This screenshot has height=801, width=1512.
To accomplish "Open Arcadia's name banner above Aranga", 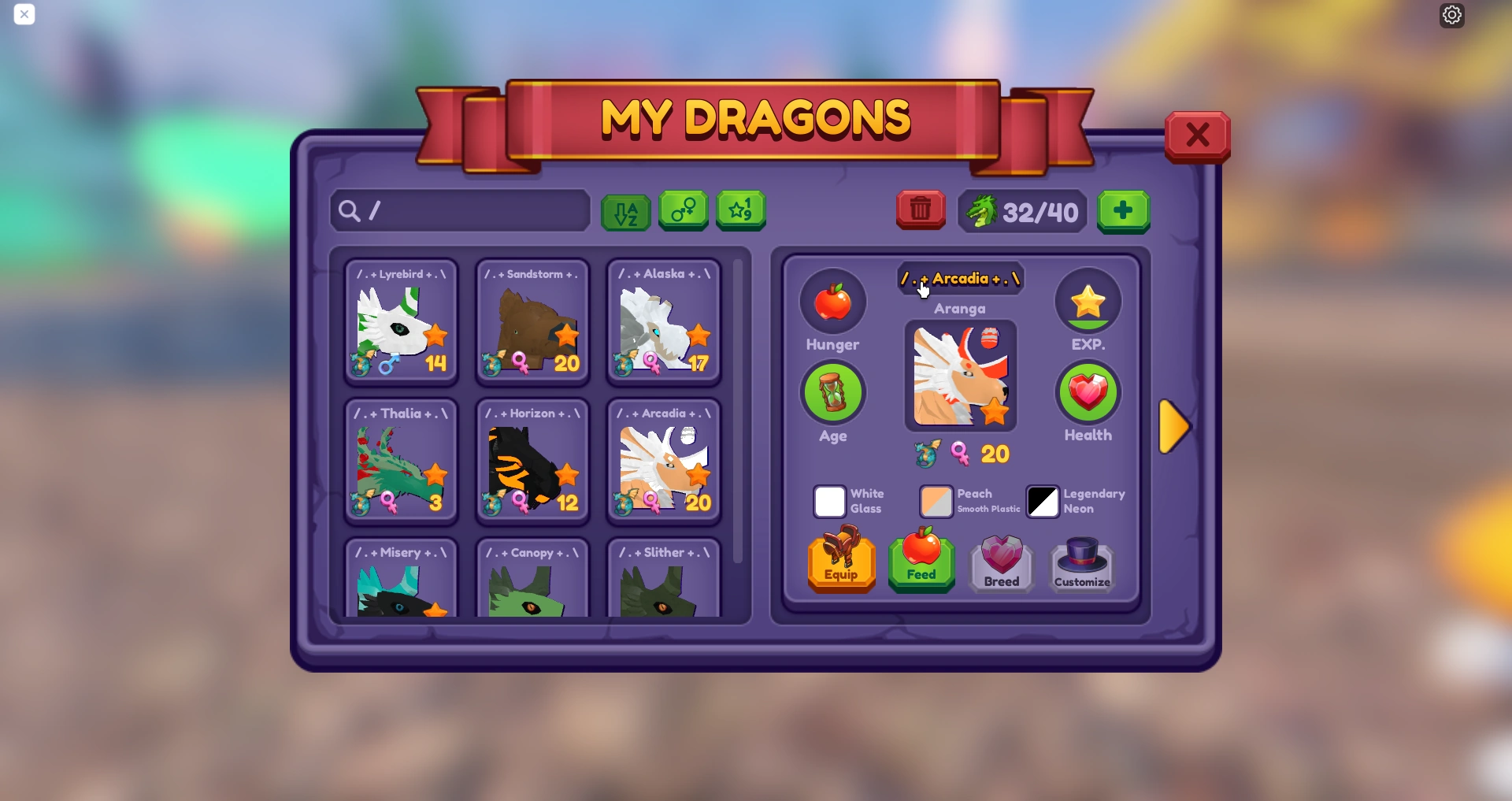I will [x=960, y=278].
